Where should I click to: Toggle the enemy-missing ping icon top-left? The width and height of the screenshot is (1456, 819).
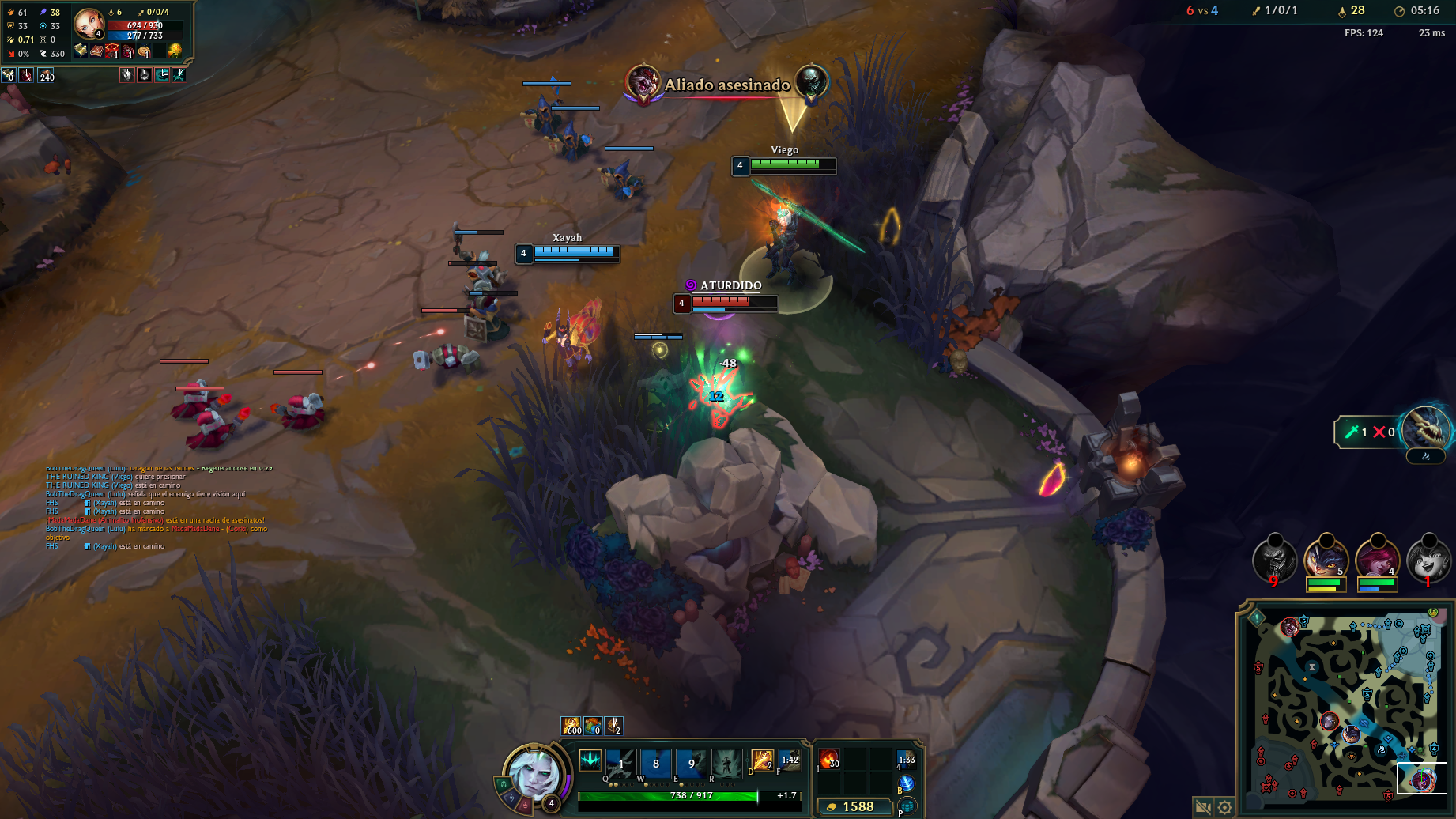tap(127, 75)
